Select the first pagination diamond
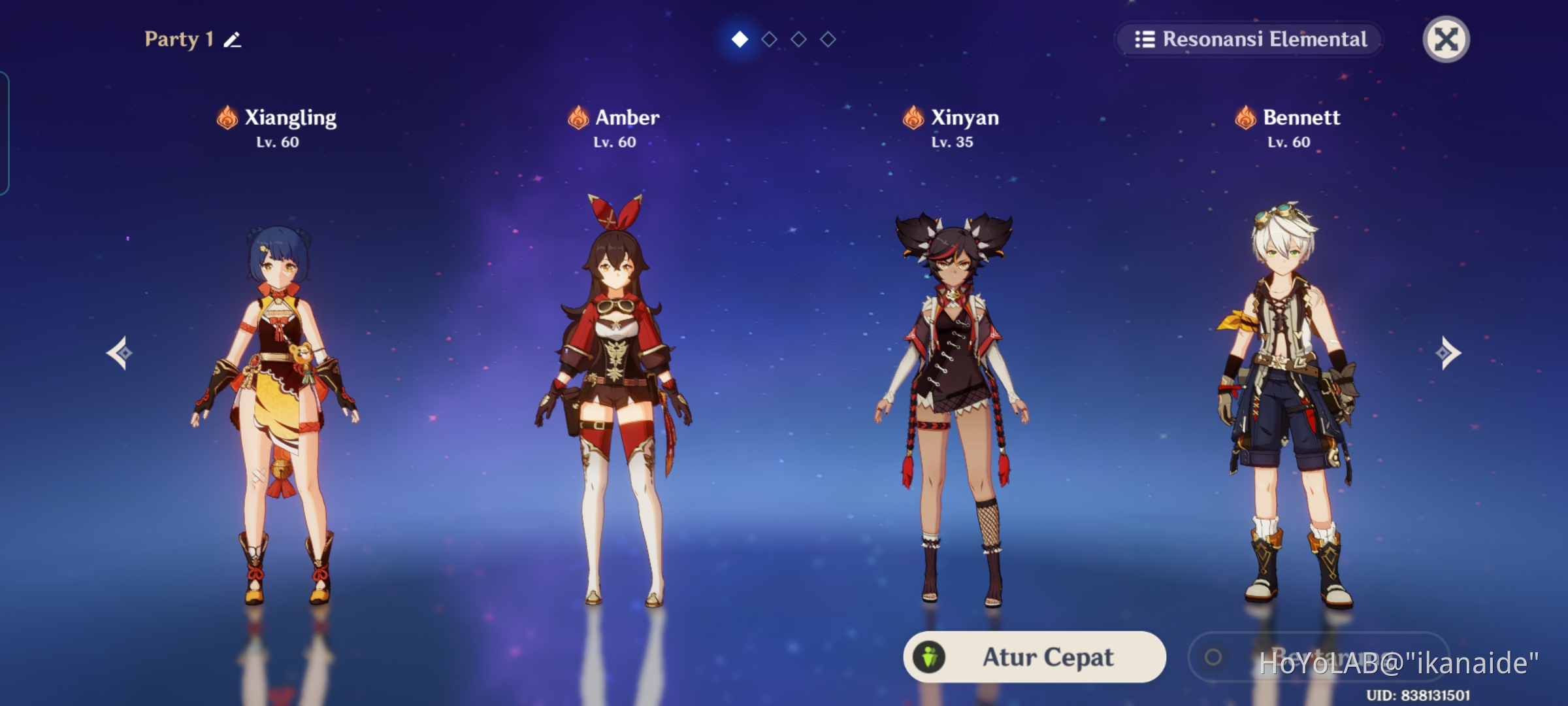 [739, 39]
